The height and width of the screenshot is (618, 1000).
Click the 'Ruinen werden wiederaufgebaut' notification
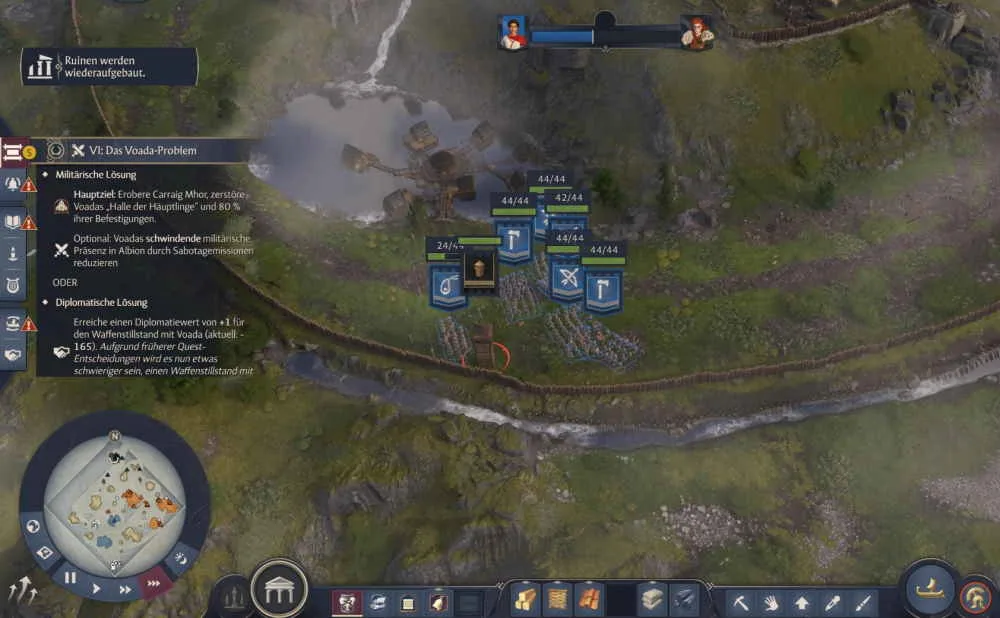(110, 67)
